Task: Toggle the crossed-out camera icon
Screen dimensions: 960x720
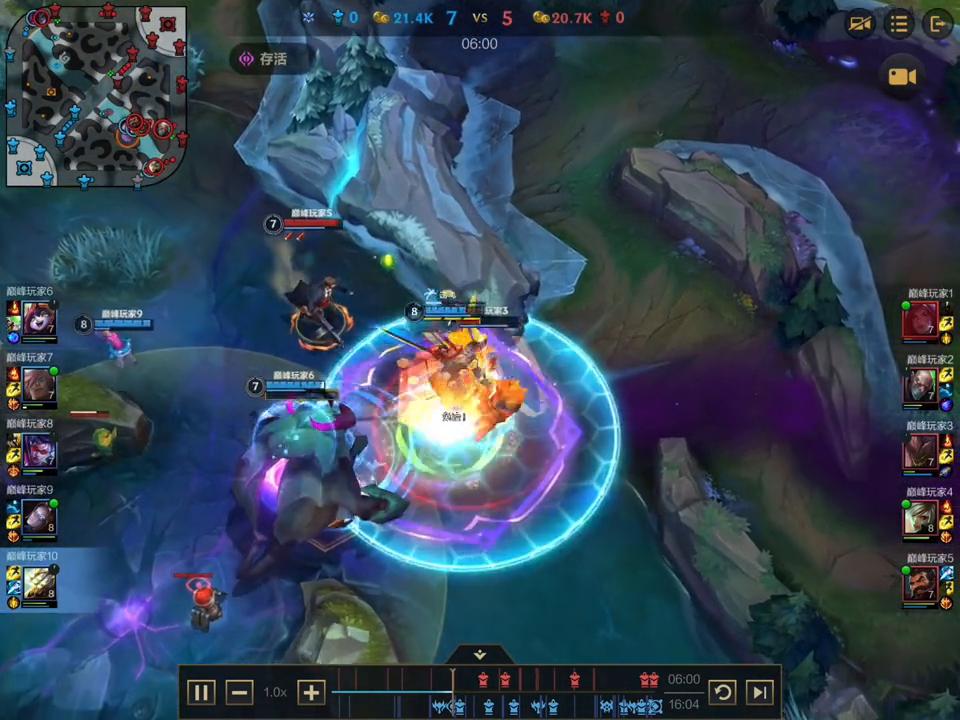Action: pyautogui.click(x=860, y=24)
